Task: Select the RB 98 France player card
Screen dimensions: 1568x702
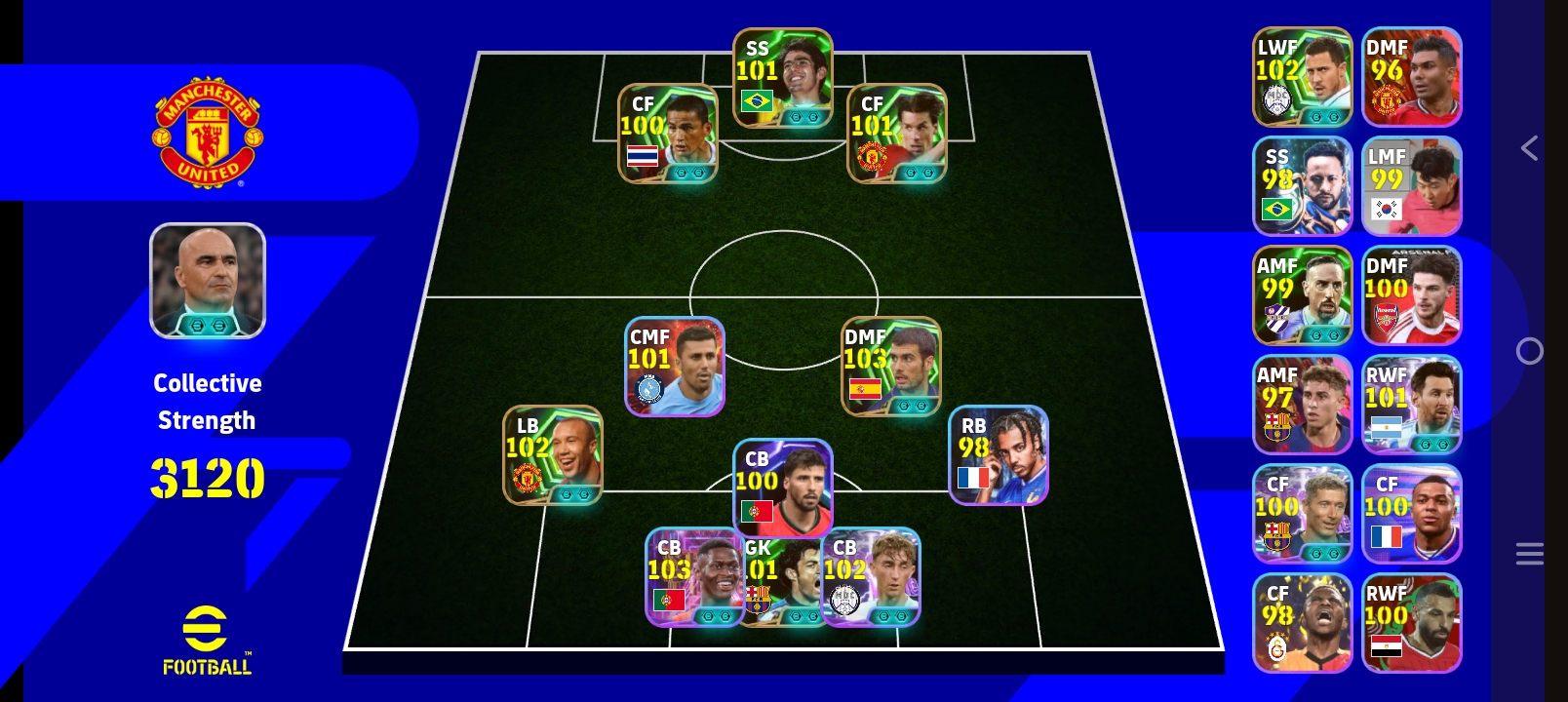Action: [x=999, y=455]
